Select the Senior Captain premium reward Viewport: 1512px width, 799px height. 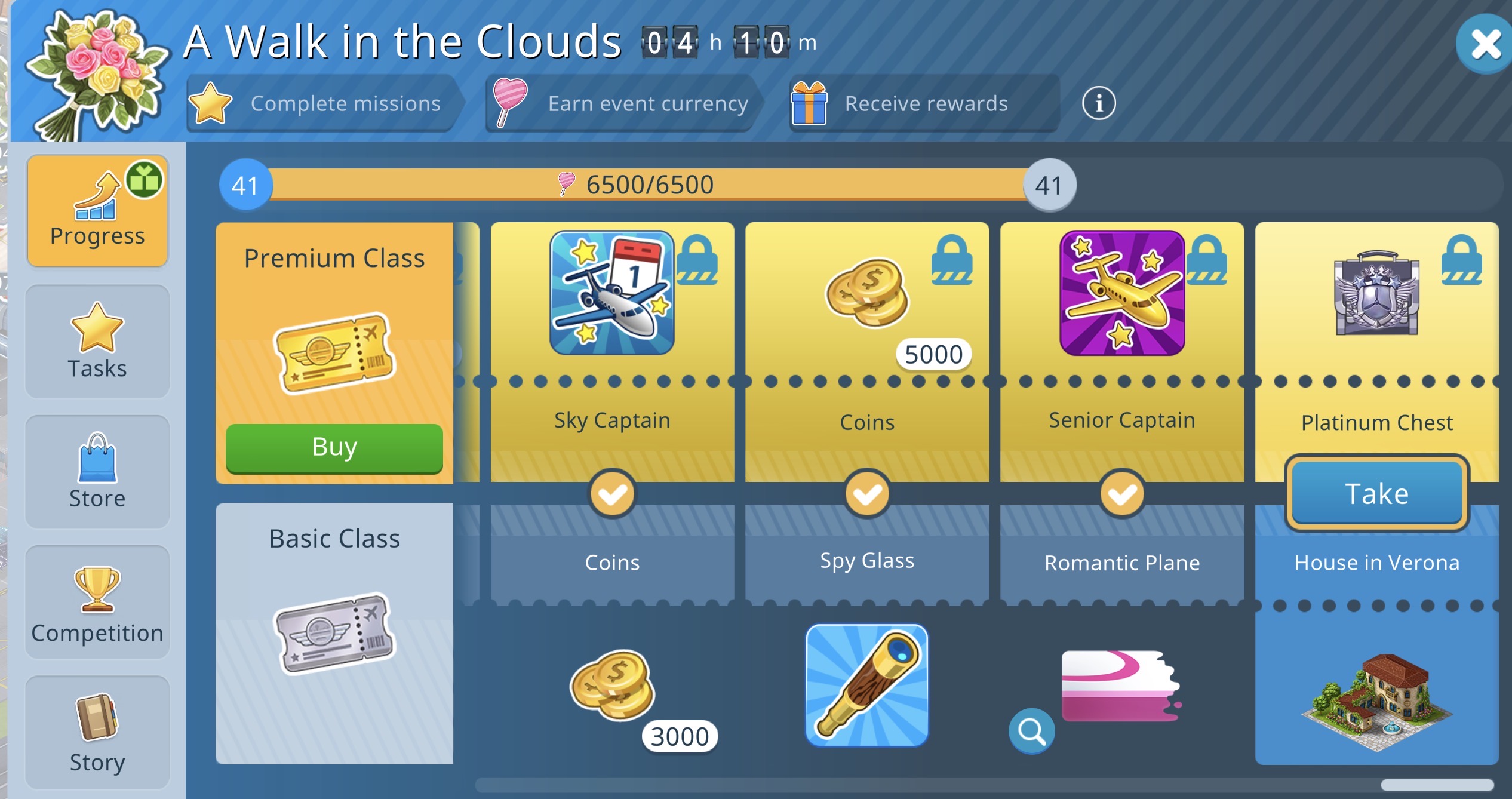point(1121,293)
